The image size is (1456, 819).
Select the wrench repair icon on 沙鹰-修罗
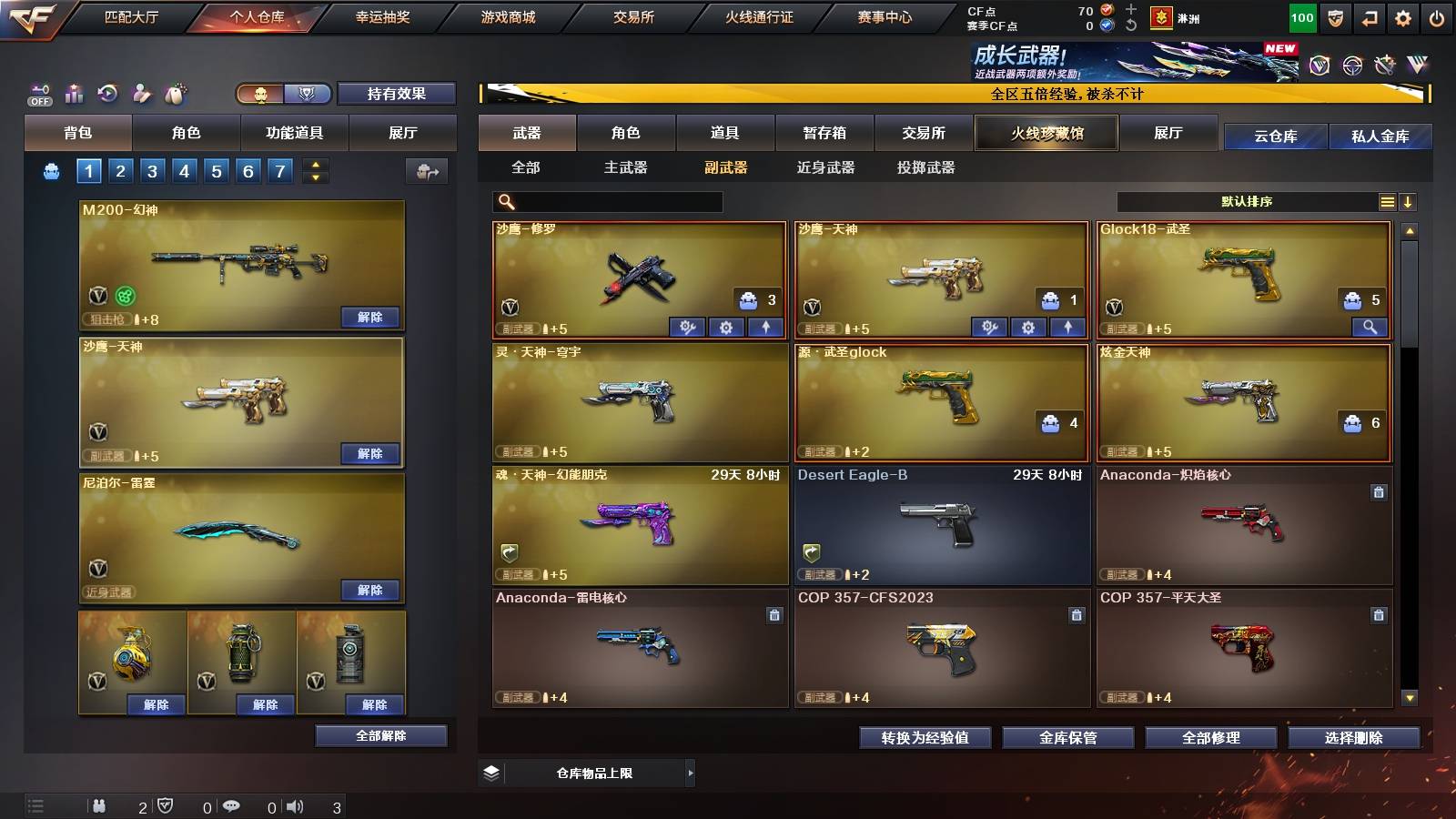click(x=689, y=327)
